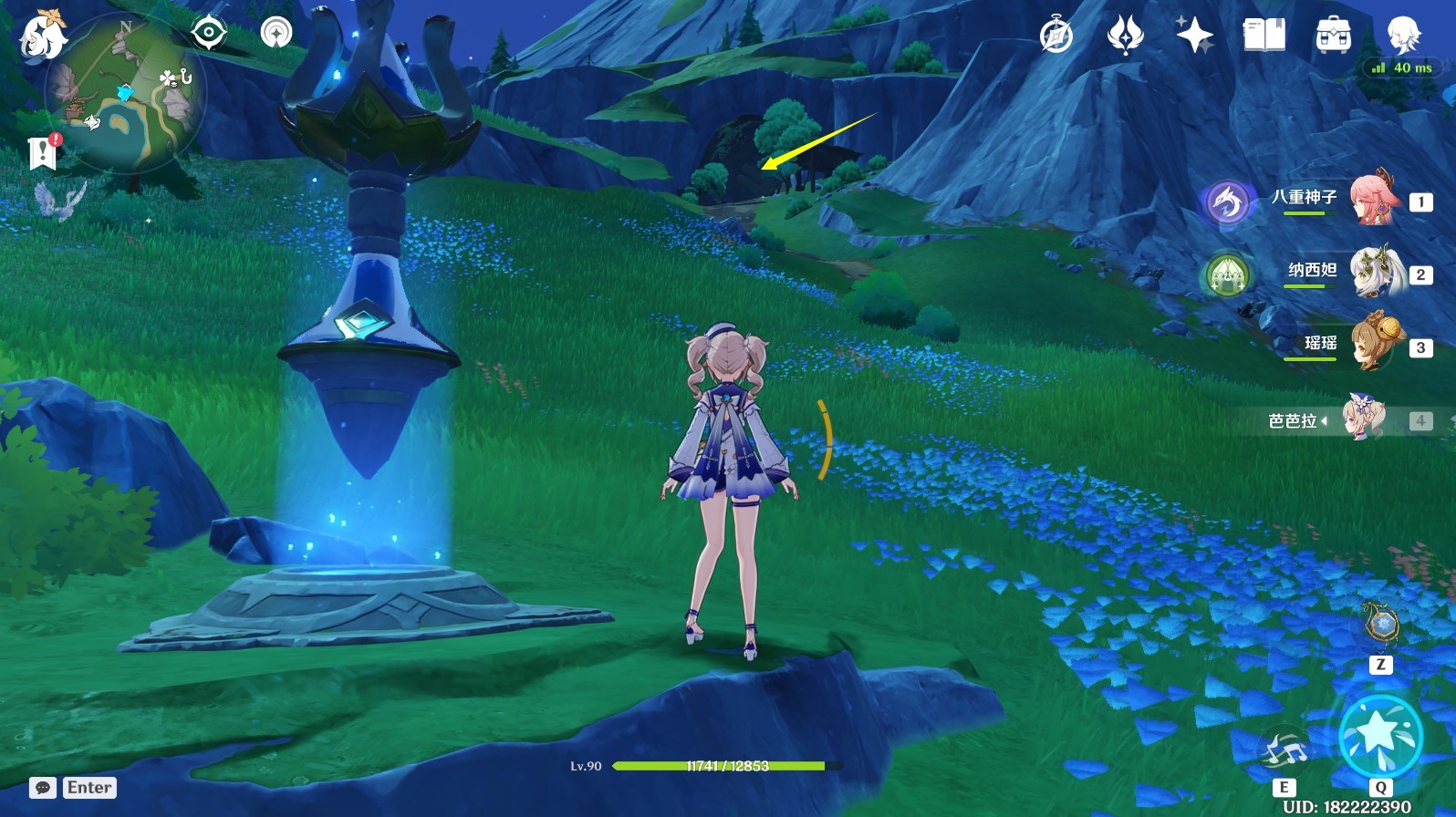
Task: Switch to party member 瑶瑶
Action: 1374,344
